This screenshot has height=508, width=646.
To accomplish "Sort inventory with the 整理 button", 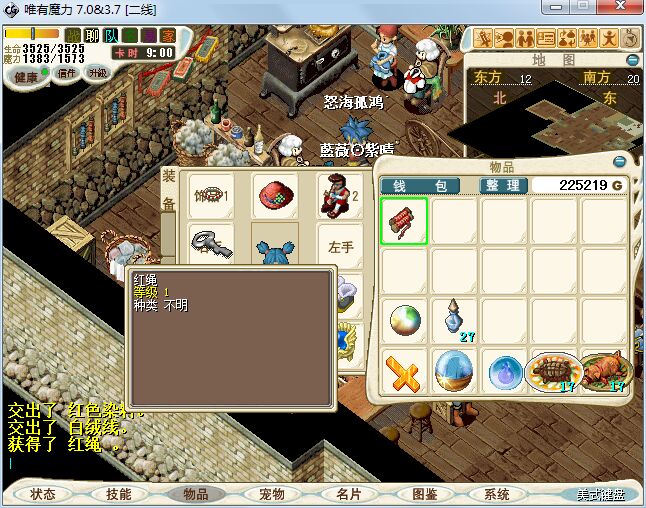I will coord(501,186).
